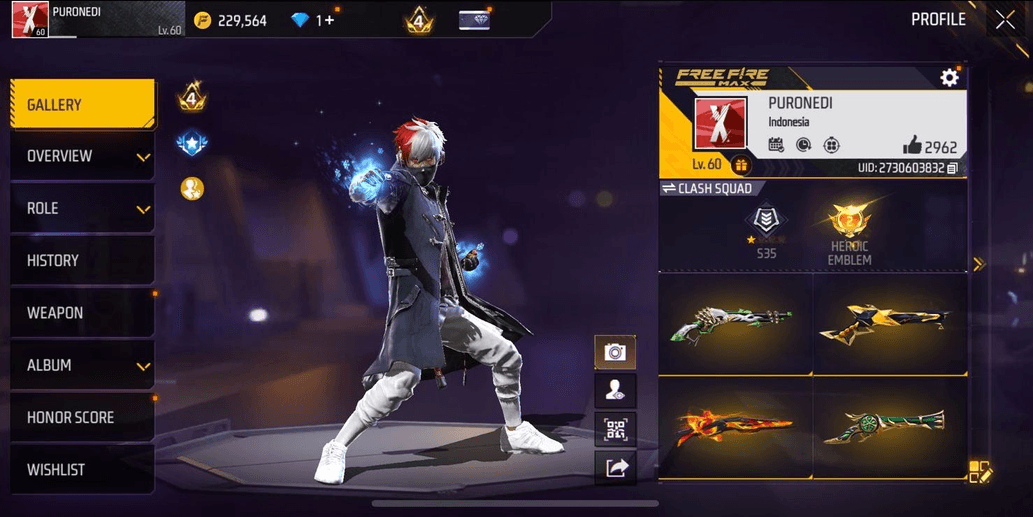The width and height of the screenshot is (1033, 517).
Task: Open profile settings gear icon
Action: tap(949, 77)
